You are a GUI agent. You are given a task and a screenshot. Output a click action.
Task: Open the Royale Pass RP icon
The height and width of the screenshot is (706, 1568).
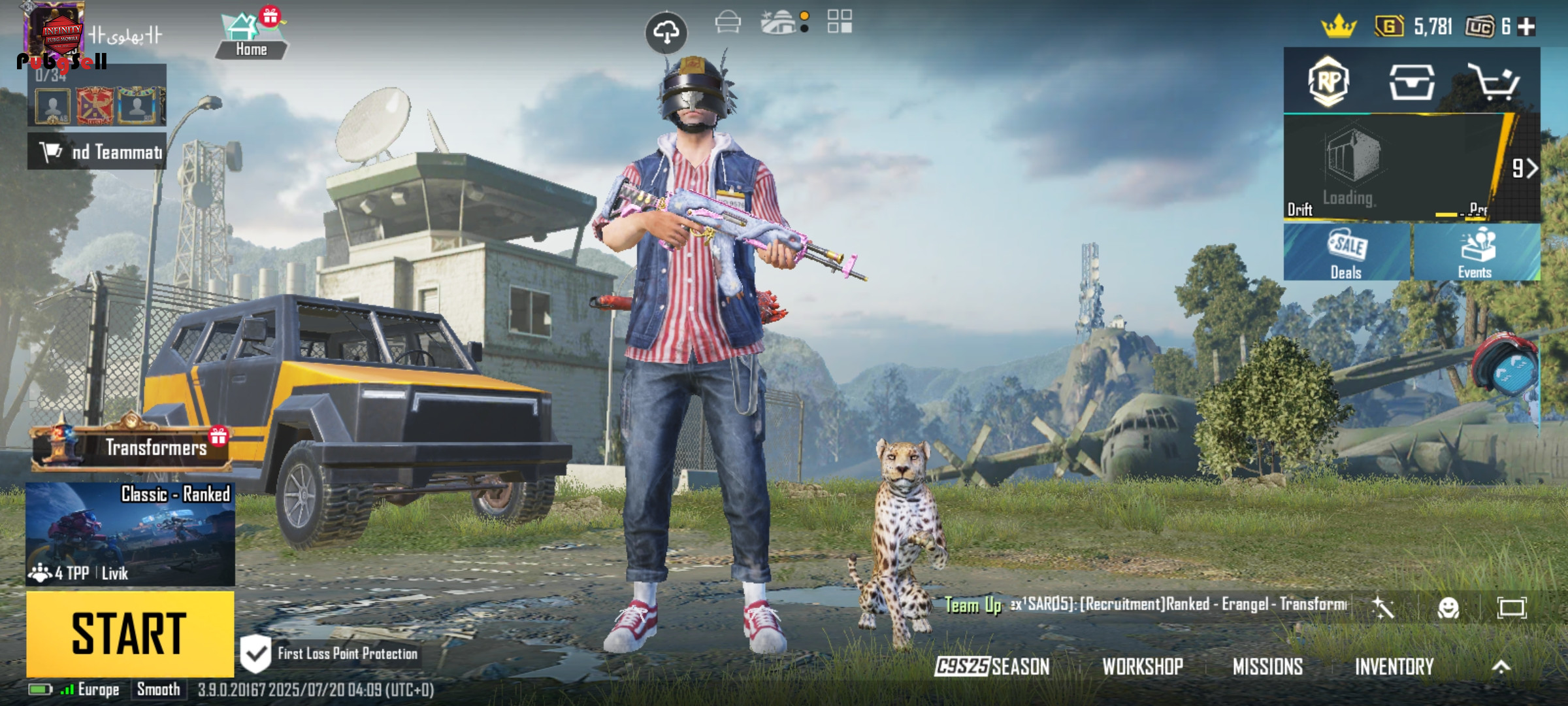point(1328,82)
